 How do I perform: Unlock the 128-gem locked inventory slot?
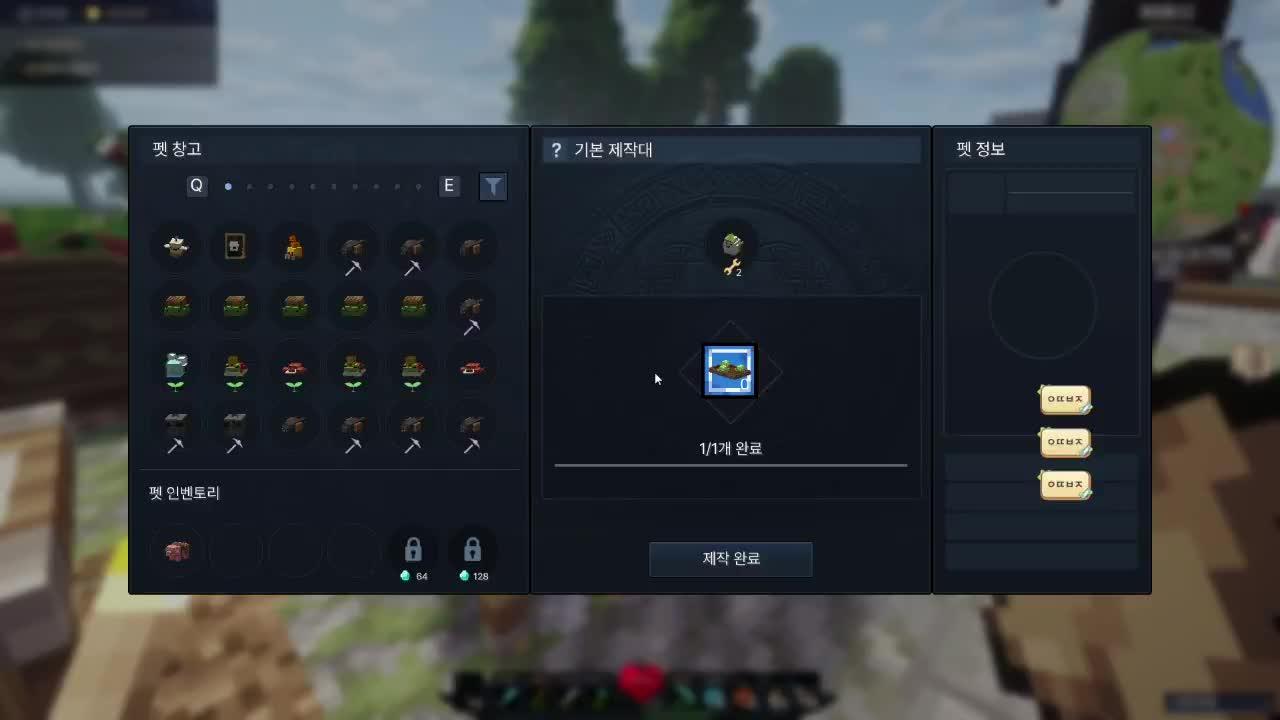[472, 550]
